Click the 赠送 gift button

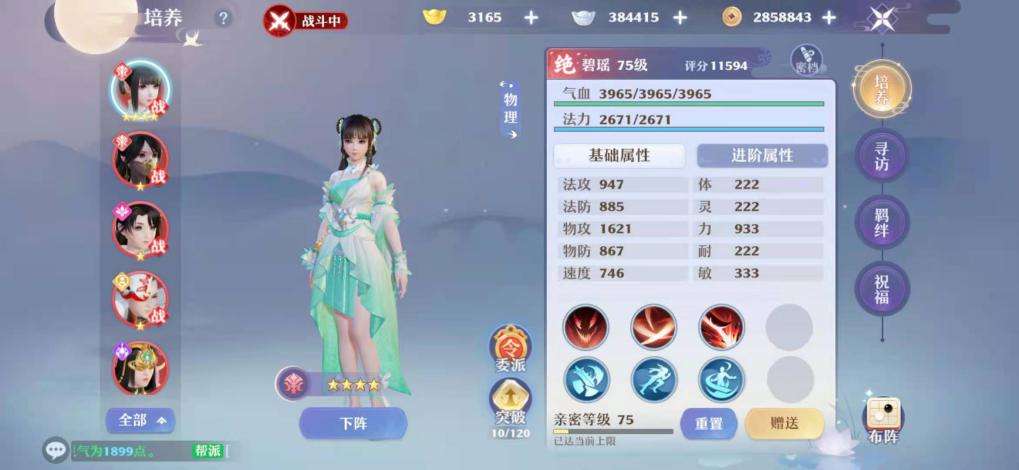(784, 423)
